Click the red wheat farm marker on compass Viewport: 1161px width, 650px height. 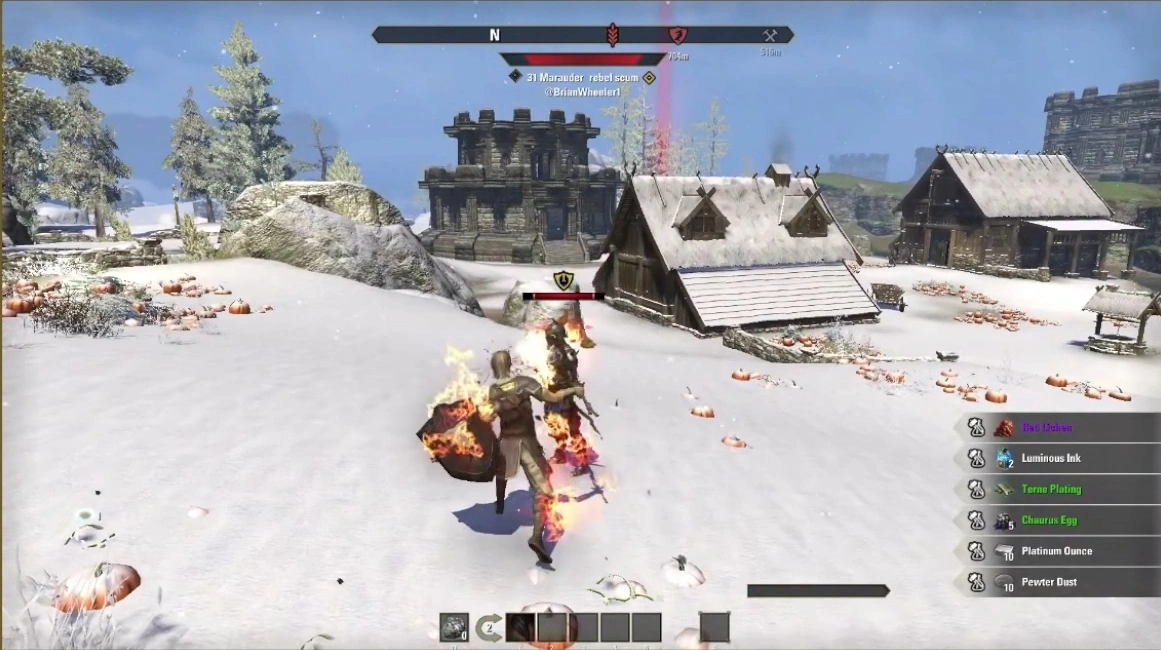click(x=612, y=35)
